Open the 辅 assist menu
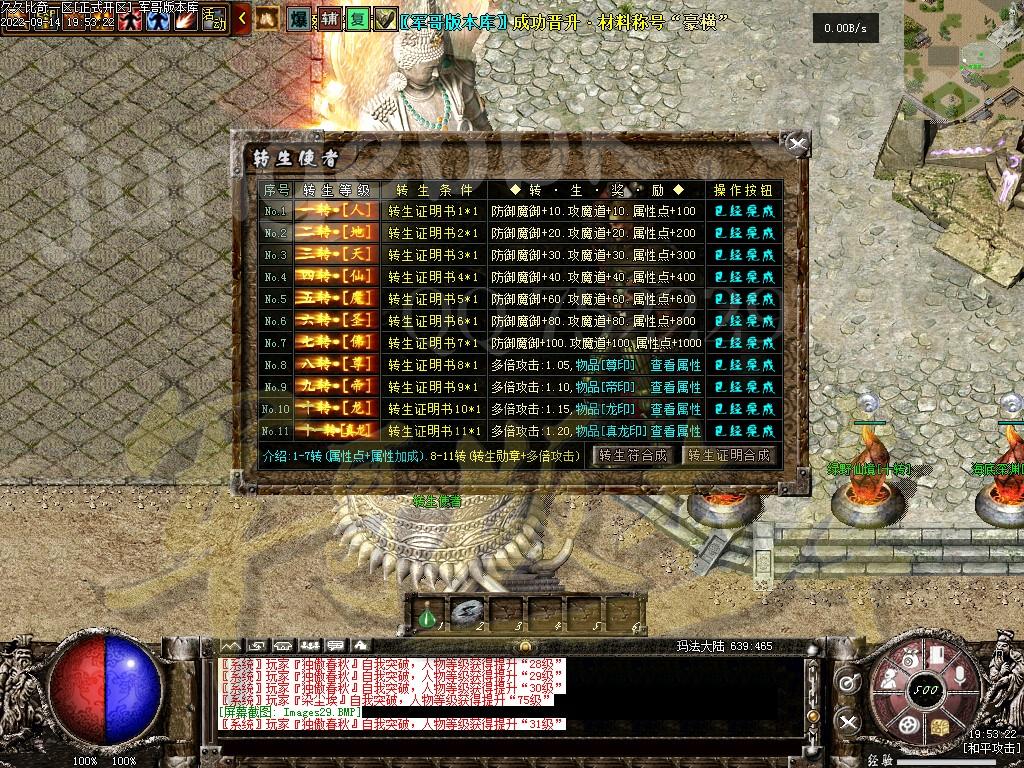The height and width of the screenshot is (768, 1024). (x=329, y=19)
